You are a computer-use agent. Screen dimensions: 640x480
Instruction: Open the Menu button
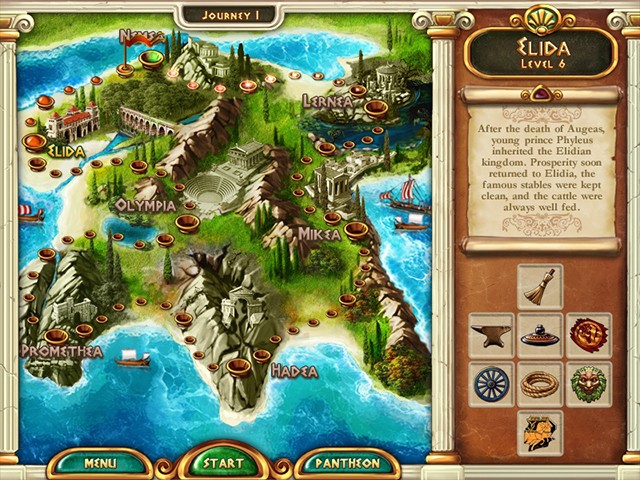click(x=100, y=463)
